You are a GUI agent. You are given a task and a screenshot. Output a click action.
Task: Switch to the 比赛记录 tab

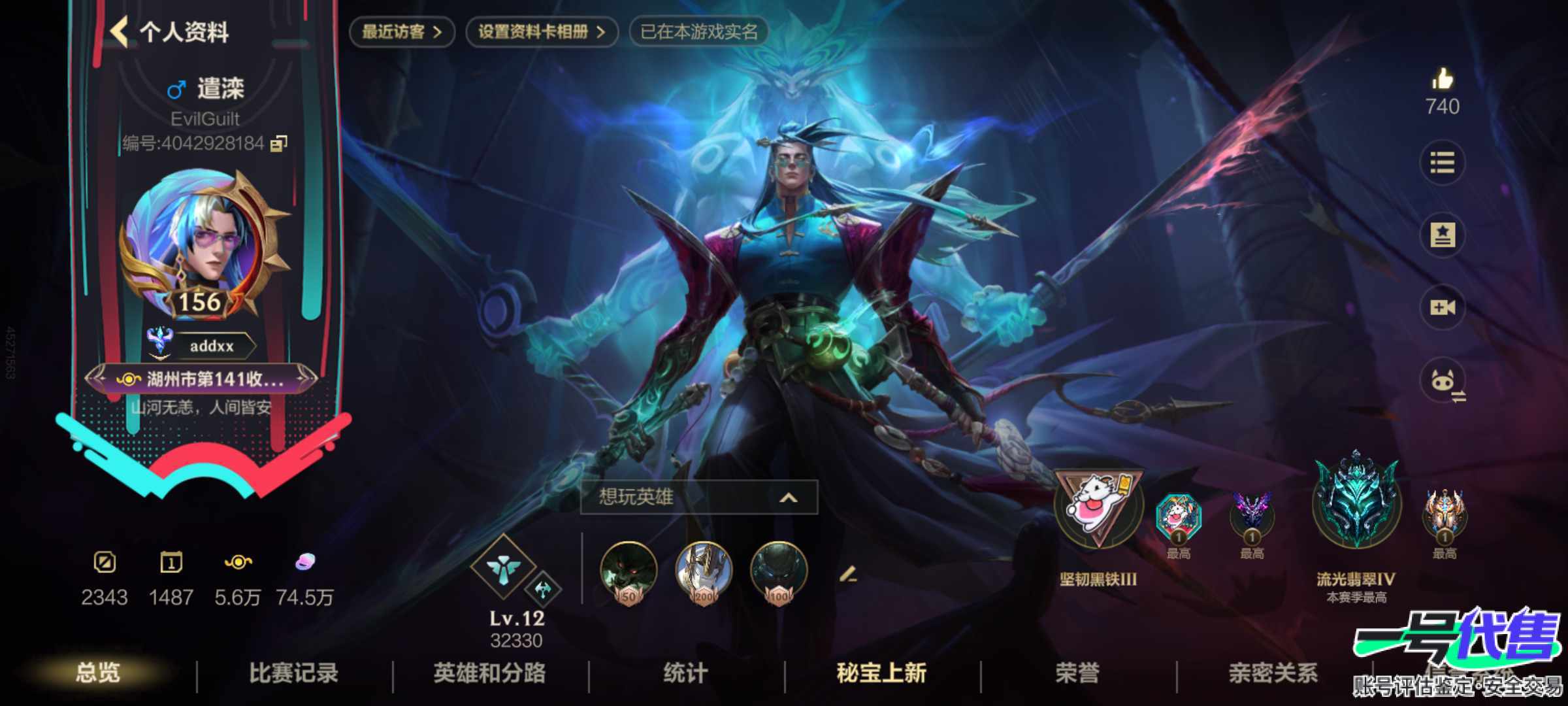tap(294, 672)
